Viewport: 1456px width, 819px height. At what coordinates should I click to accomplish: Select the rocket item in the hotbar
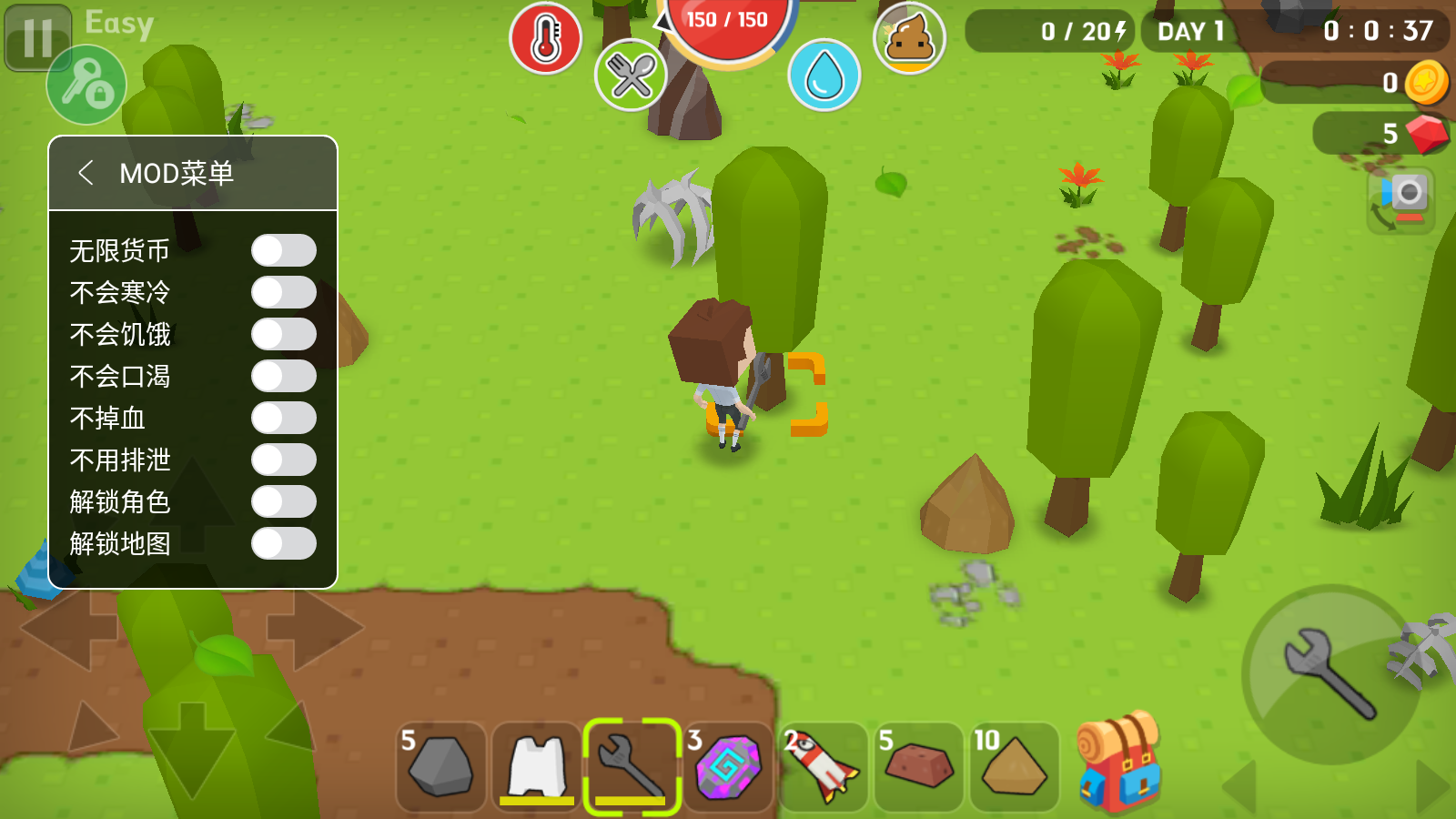point(822,767)
